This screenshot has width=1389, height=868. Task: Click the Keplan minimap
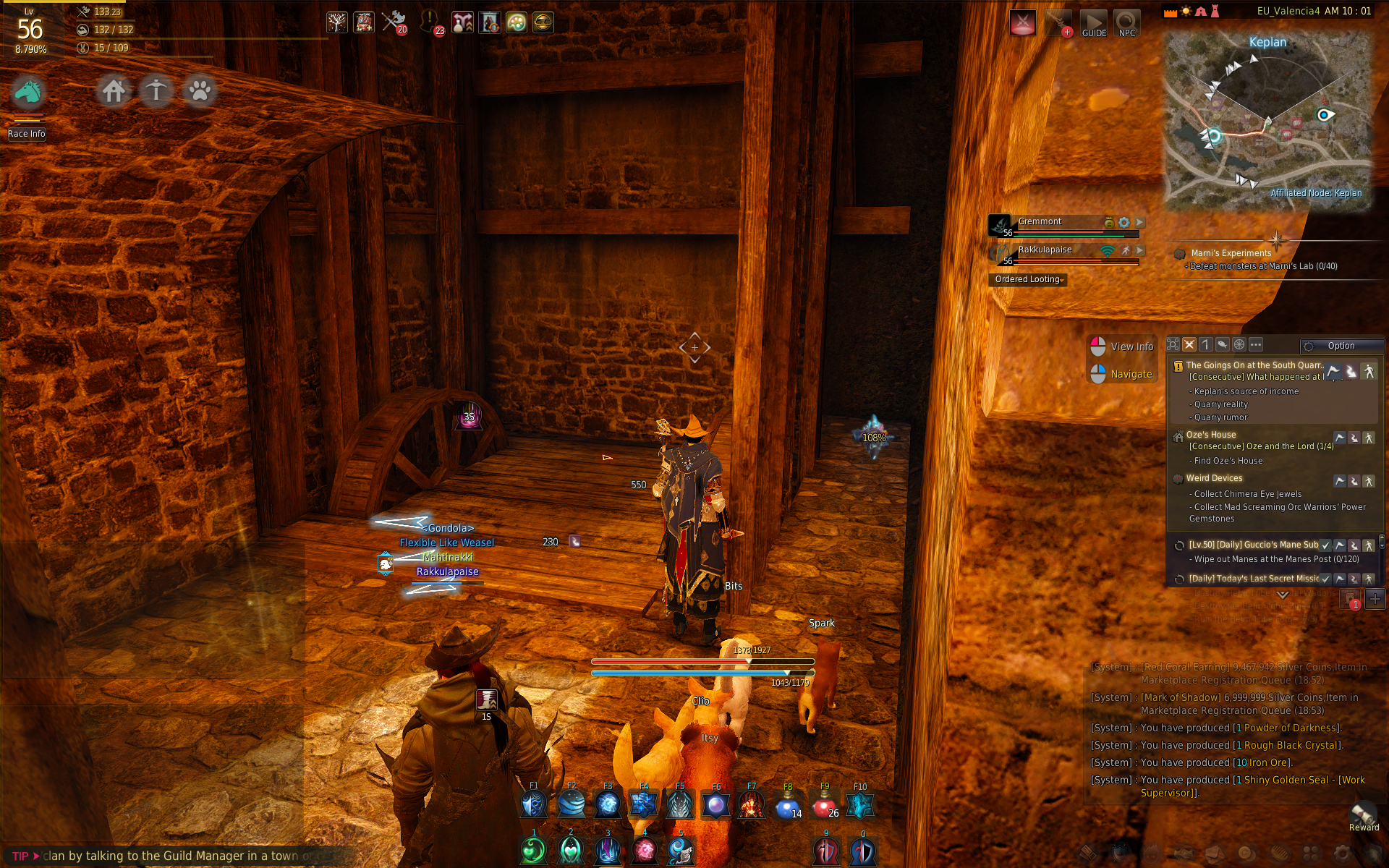click(x=1268, y=119)
